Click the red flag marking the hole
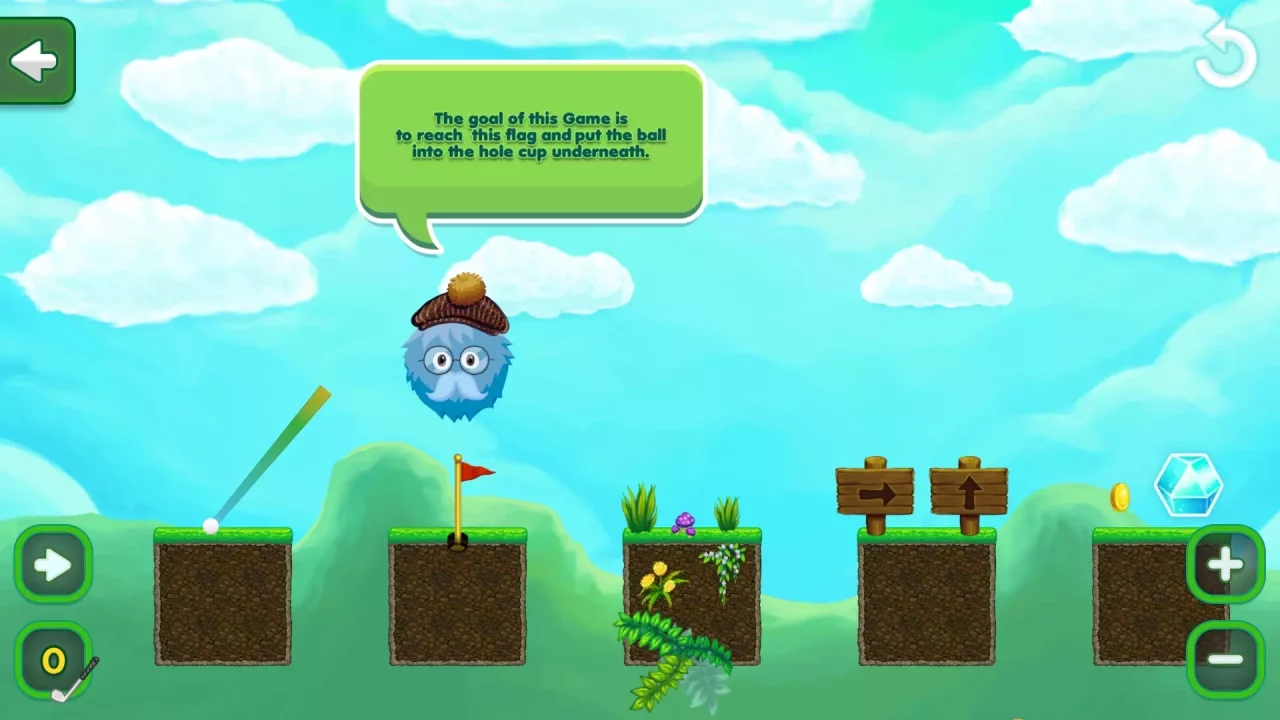The width and height of the screenshot is (1280, 720). click(474, 470)
